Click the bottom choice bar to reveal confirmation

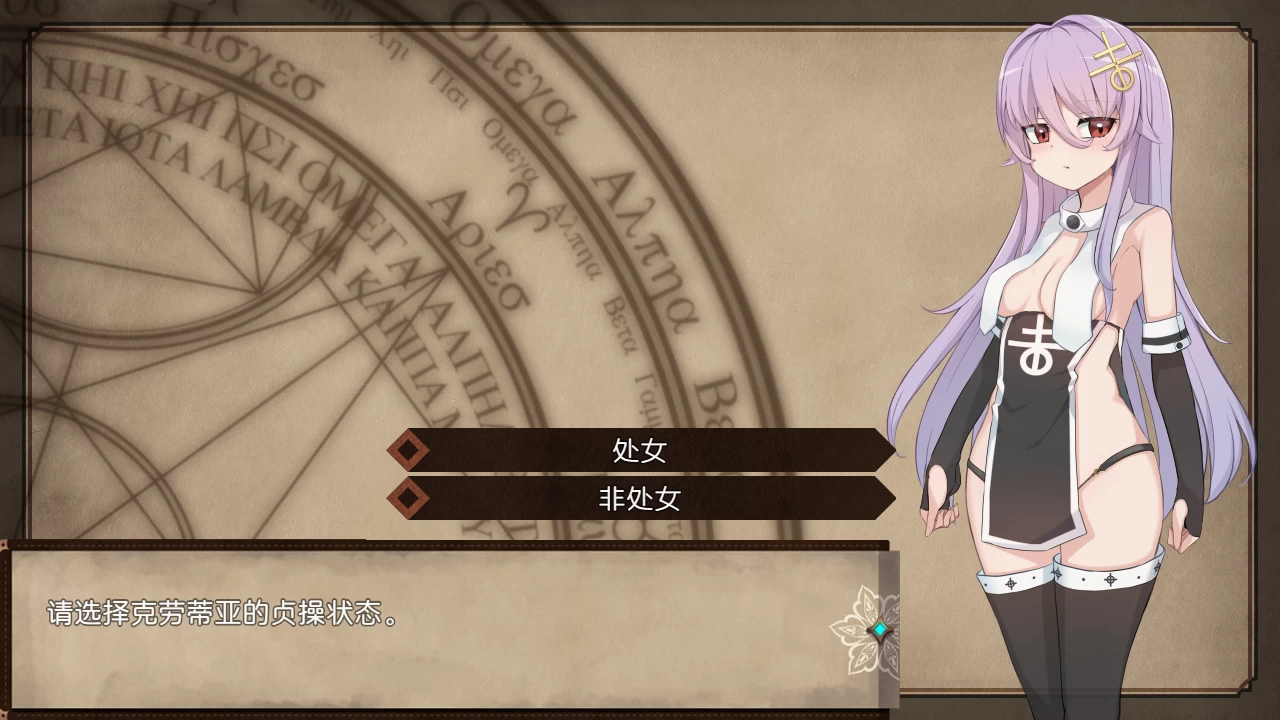click(640, 499)
